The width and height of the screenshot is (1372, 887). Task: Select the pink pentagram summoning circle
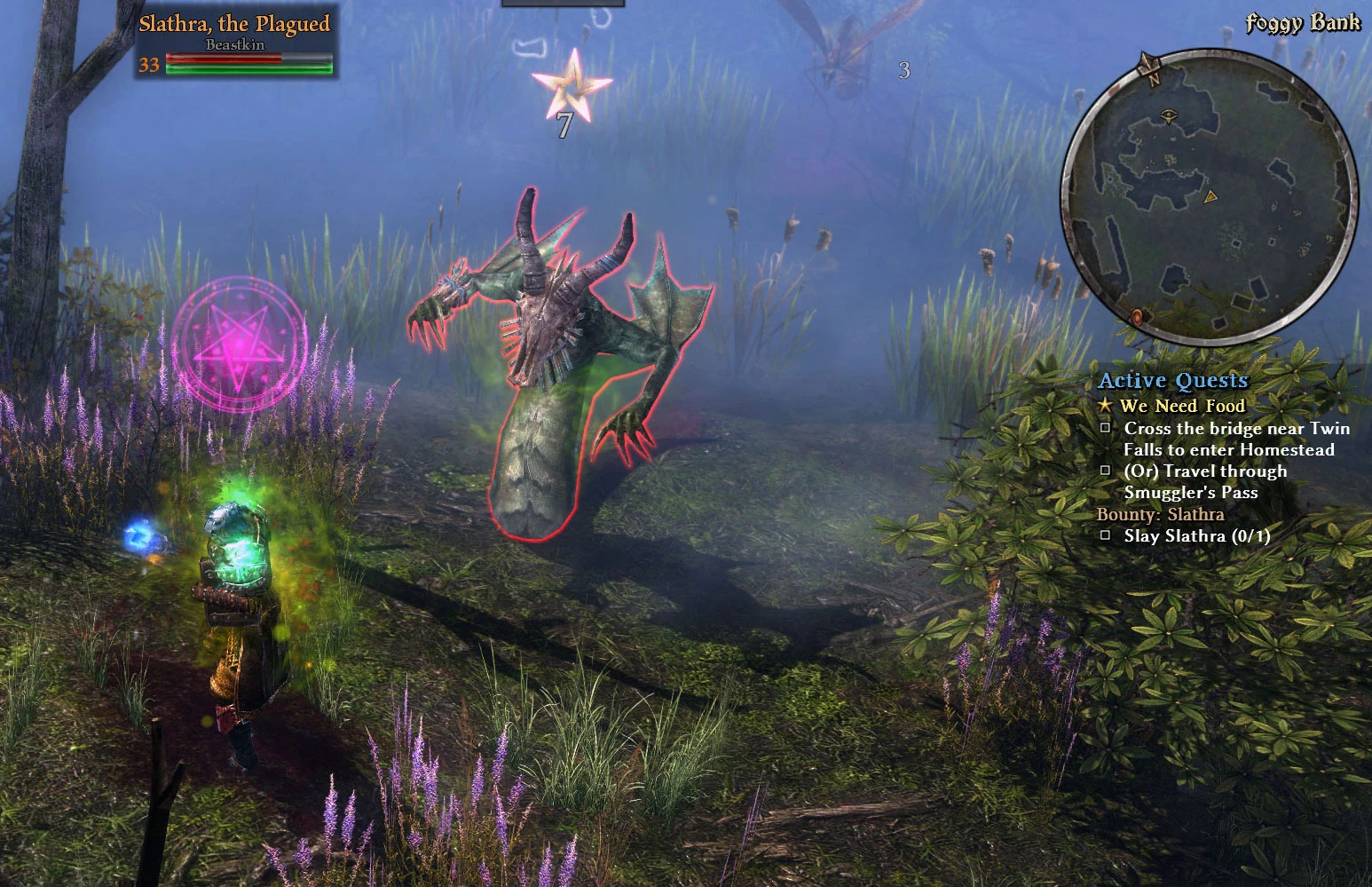tap(236, 345)
